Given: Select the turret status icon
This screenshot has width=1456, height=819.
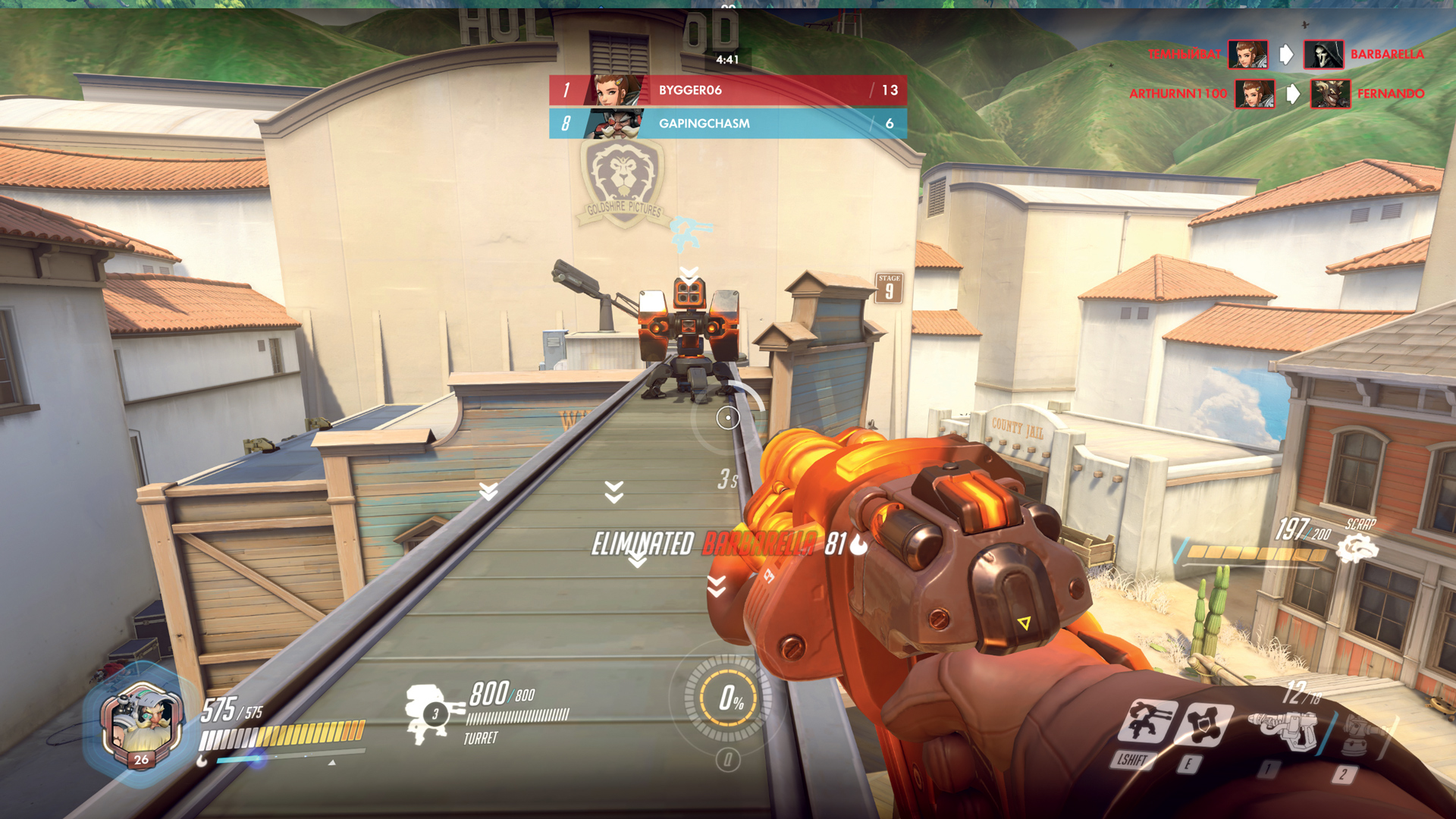Looking at the screenshot, I should 431,713.
